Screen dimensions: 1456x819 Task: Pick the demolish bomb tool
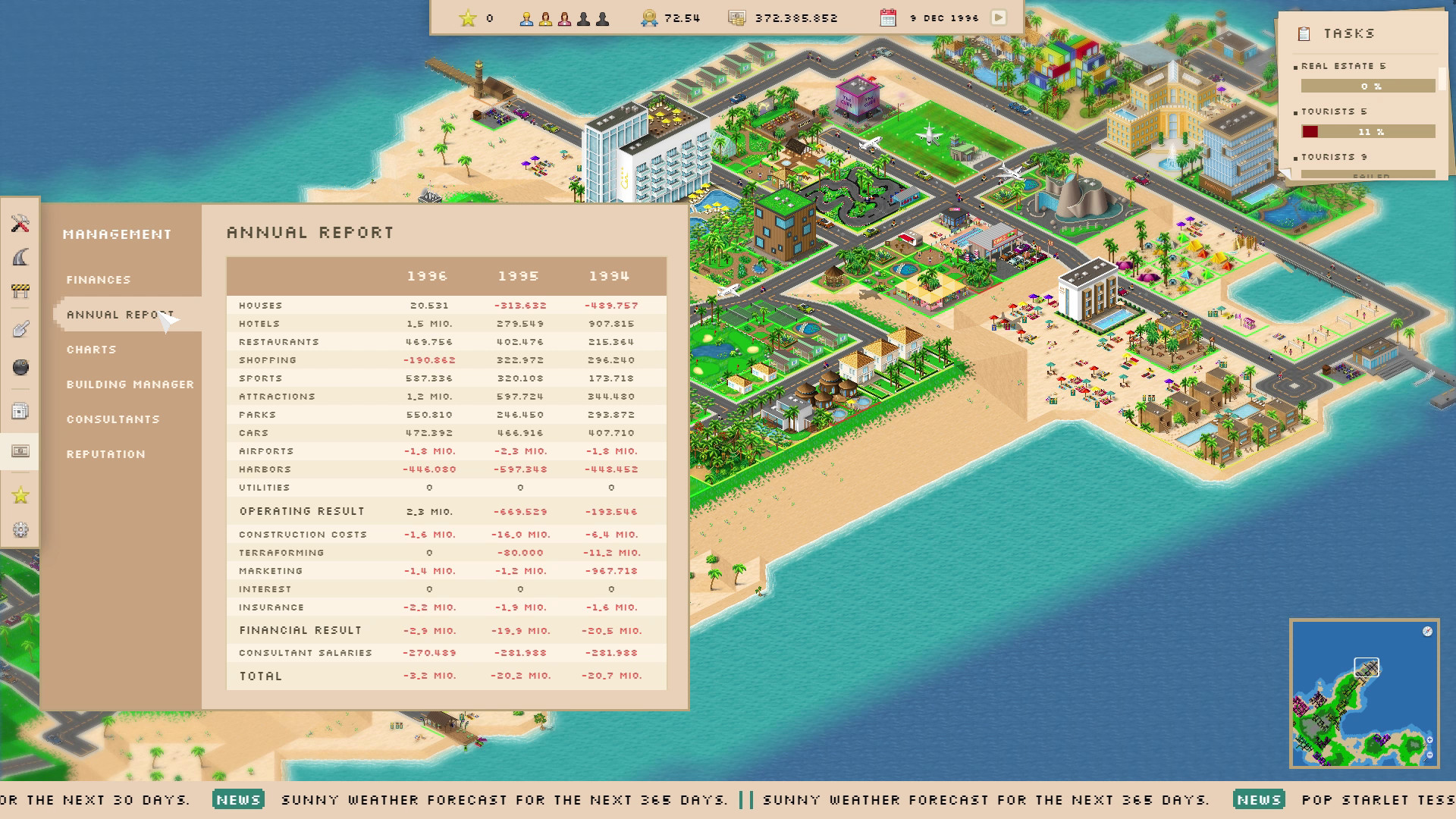pyautogui.click(x=20, y=366)
